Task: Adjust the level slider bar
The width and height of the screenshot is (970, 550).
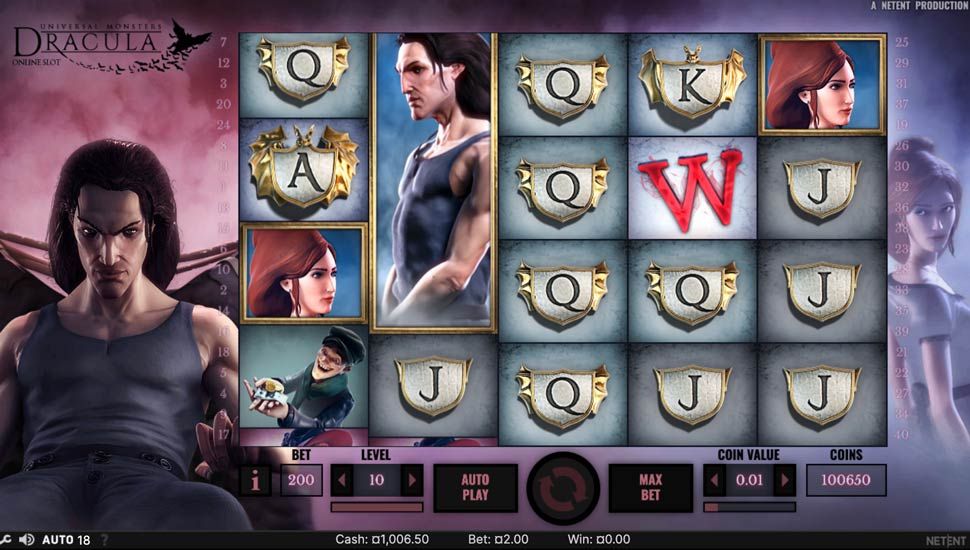Action: 376,507
